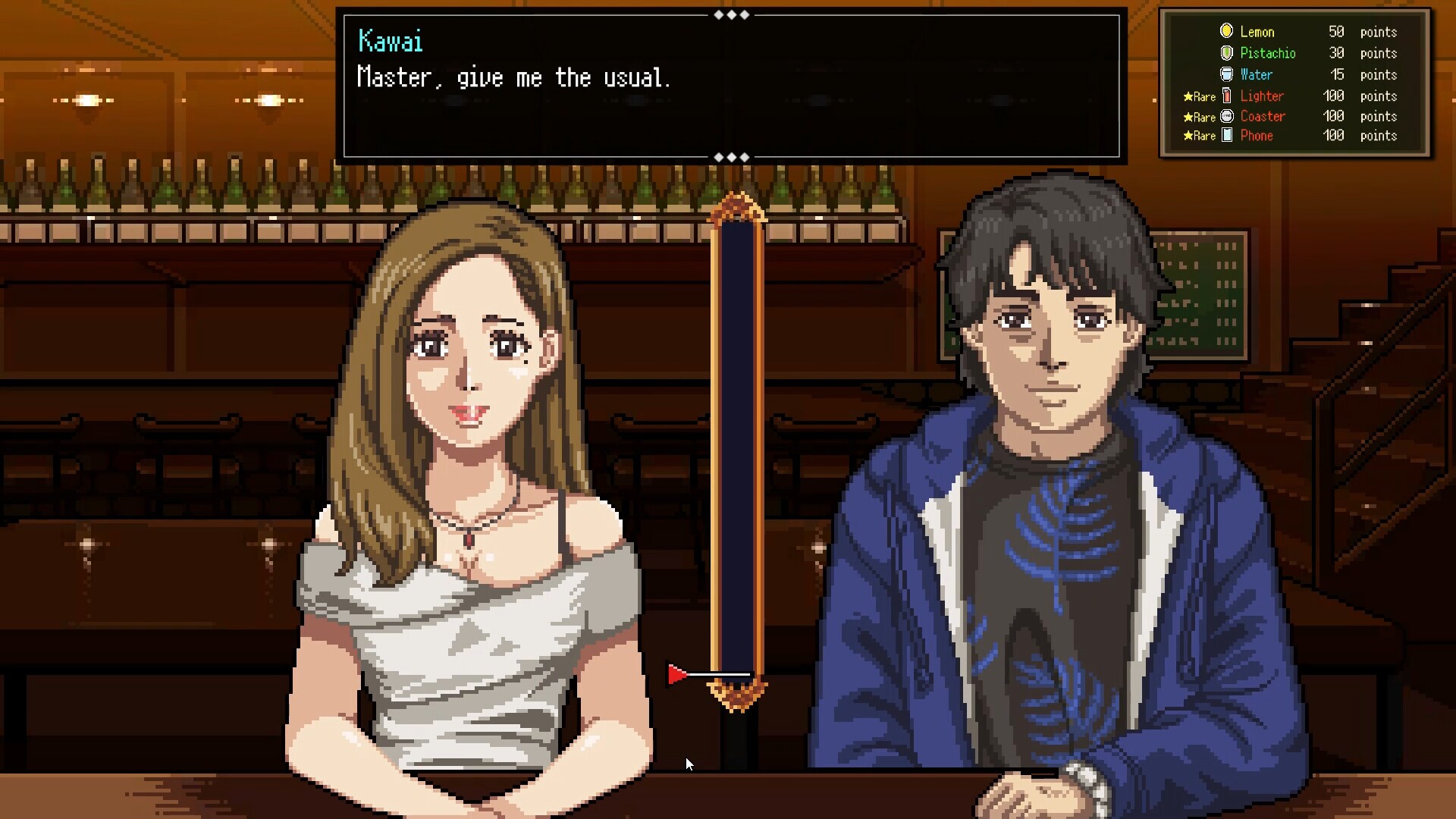Click the diamond ornament atop the dialogue box
Viewport: 1456px width, 819px height.
point(730,14)
